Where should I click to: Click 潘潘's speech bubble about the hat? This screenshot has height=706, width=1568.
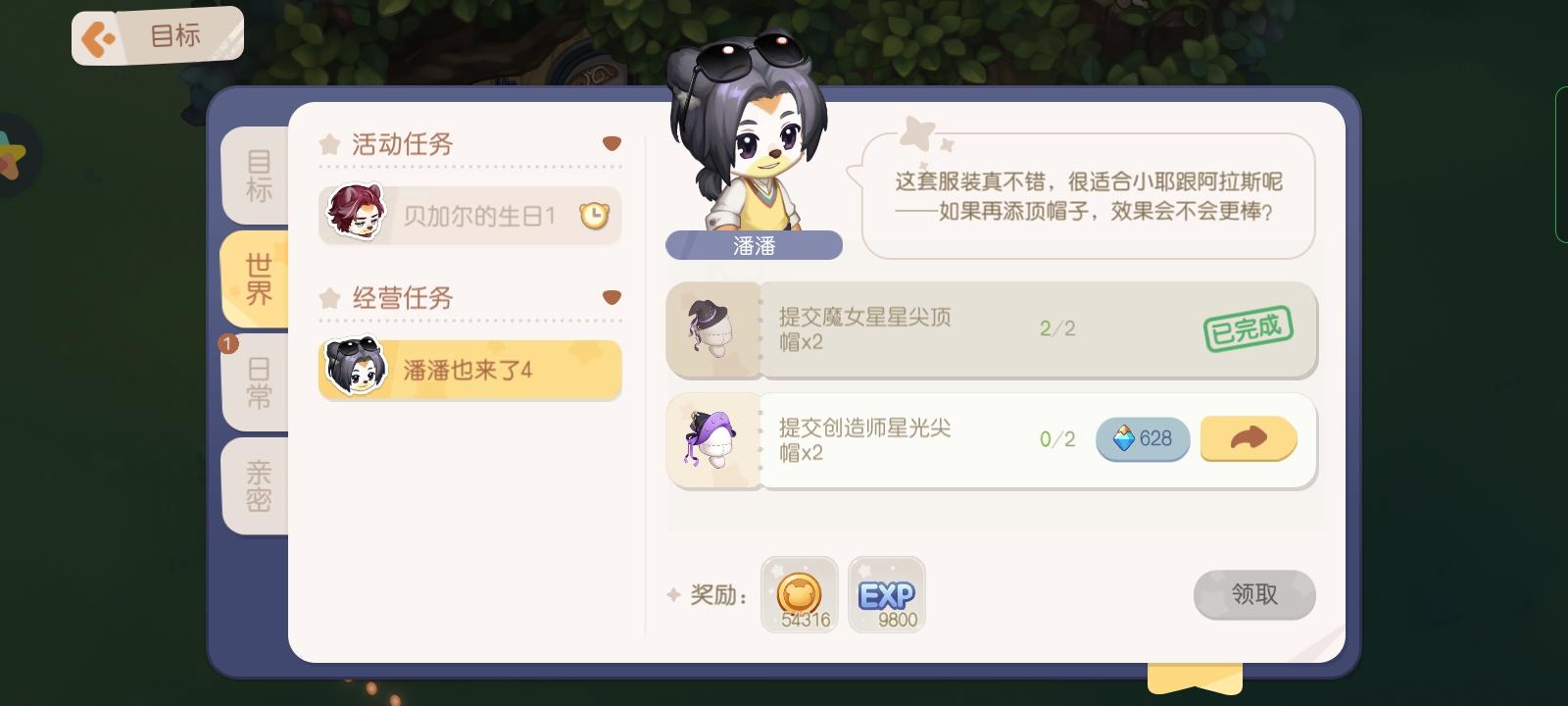tap(1088, 194)
